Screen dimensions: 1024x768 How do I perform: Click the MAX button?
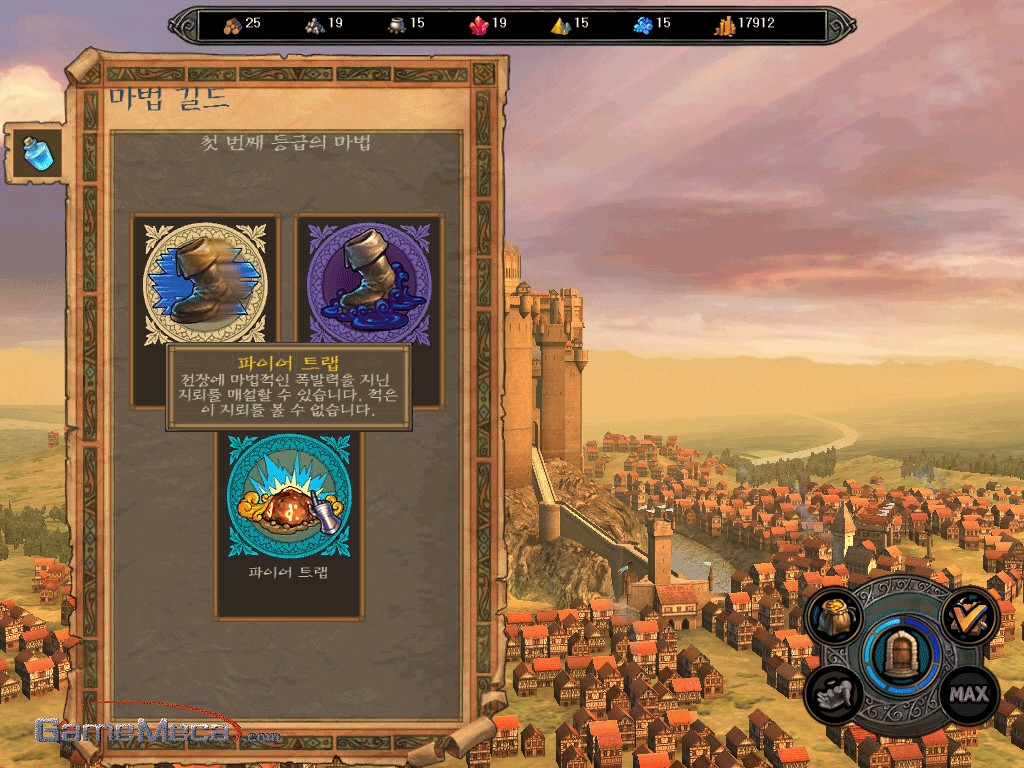pyautogui.click(x=968, y=693)
